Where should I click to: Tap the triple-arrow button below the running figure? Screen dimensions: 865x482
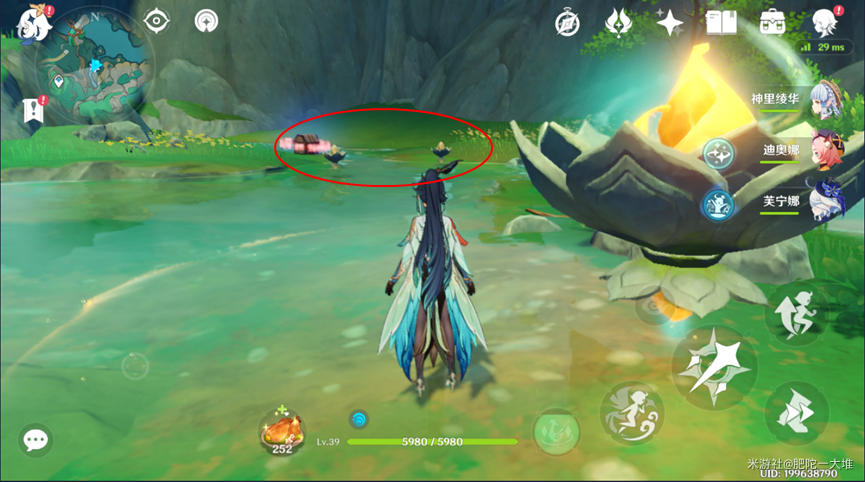(x=797, y=412)
